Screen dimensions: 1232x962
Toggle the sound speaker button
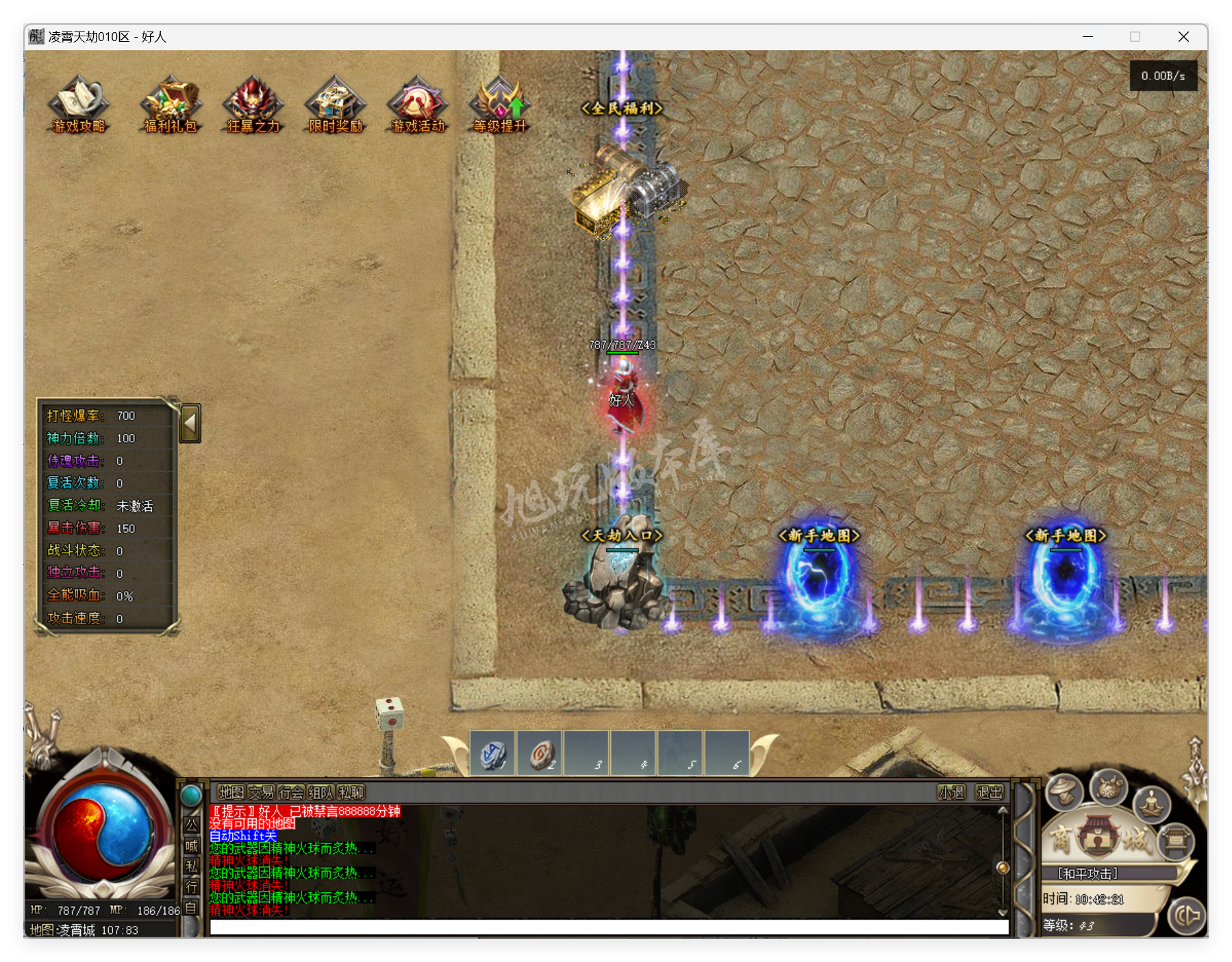[x=1187, y=915]
